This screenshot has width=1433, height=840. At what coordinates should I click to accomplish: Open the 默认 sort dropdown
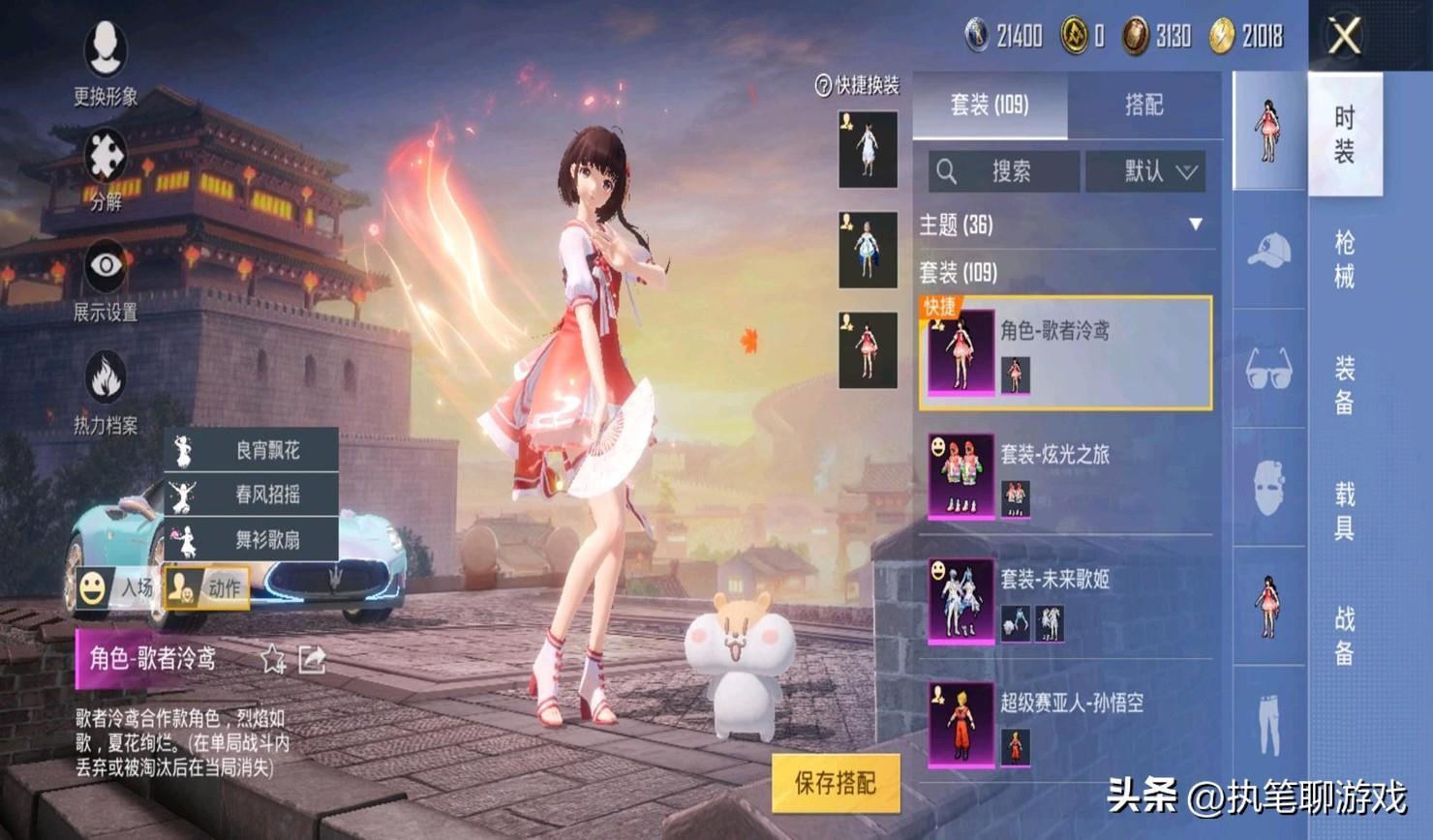tap(1146, 172)
